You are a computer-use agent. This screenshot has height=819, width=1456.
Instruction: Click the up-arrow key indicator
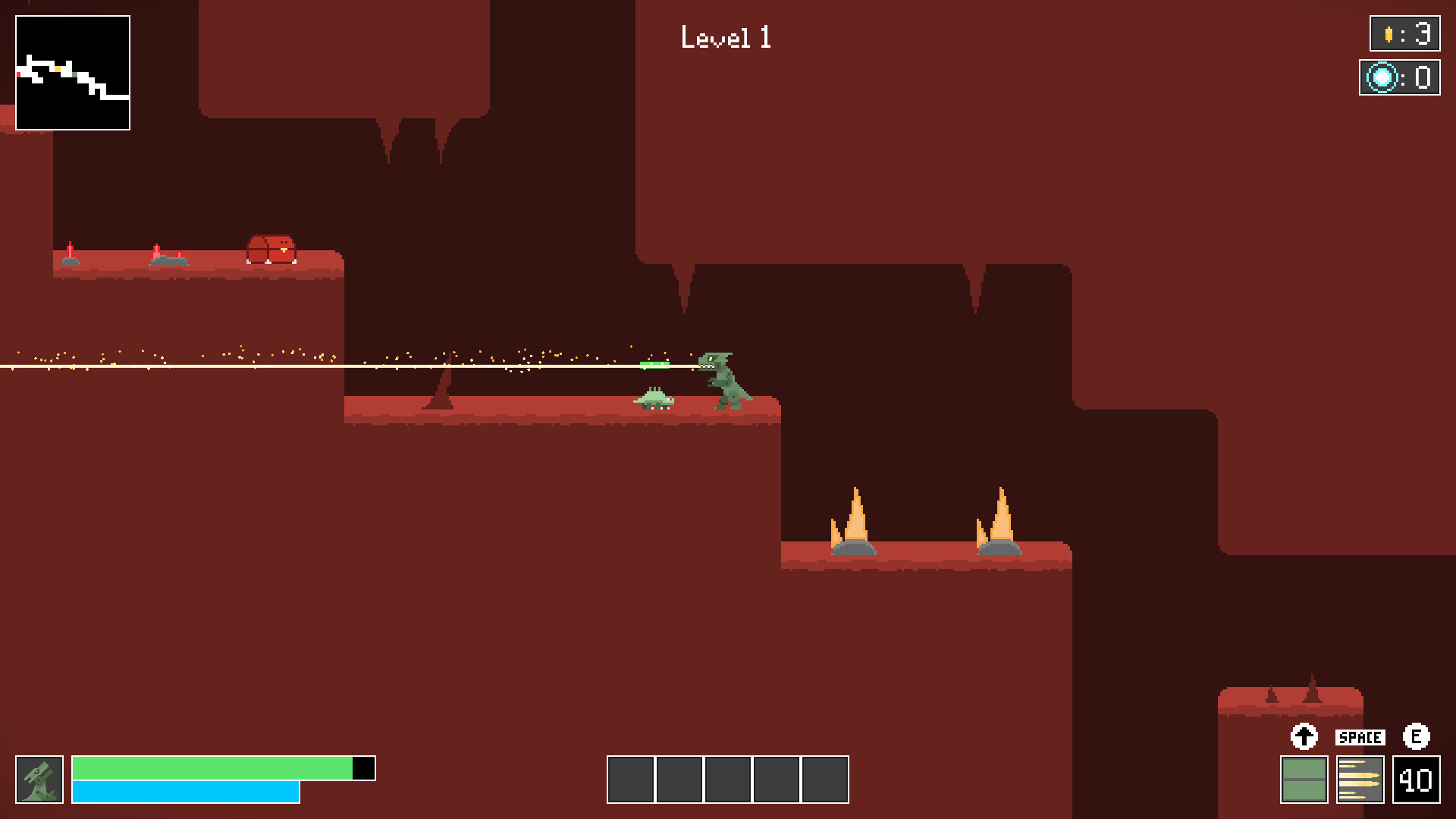[x=1304, y=736]
